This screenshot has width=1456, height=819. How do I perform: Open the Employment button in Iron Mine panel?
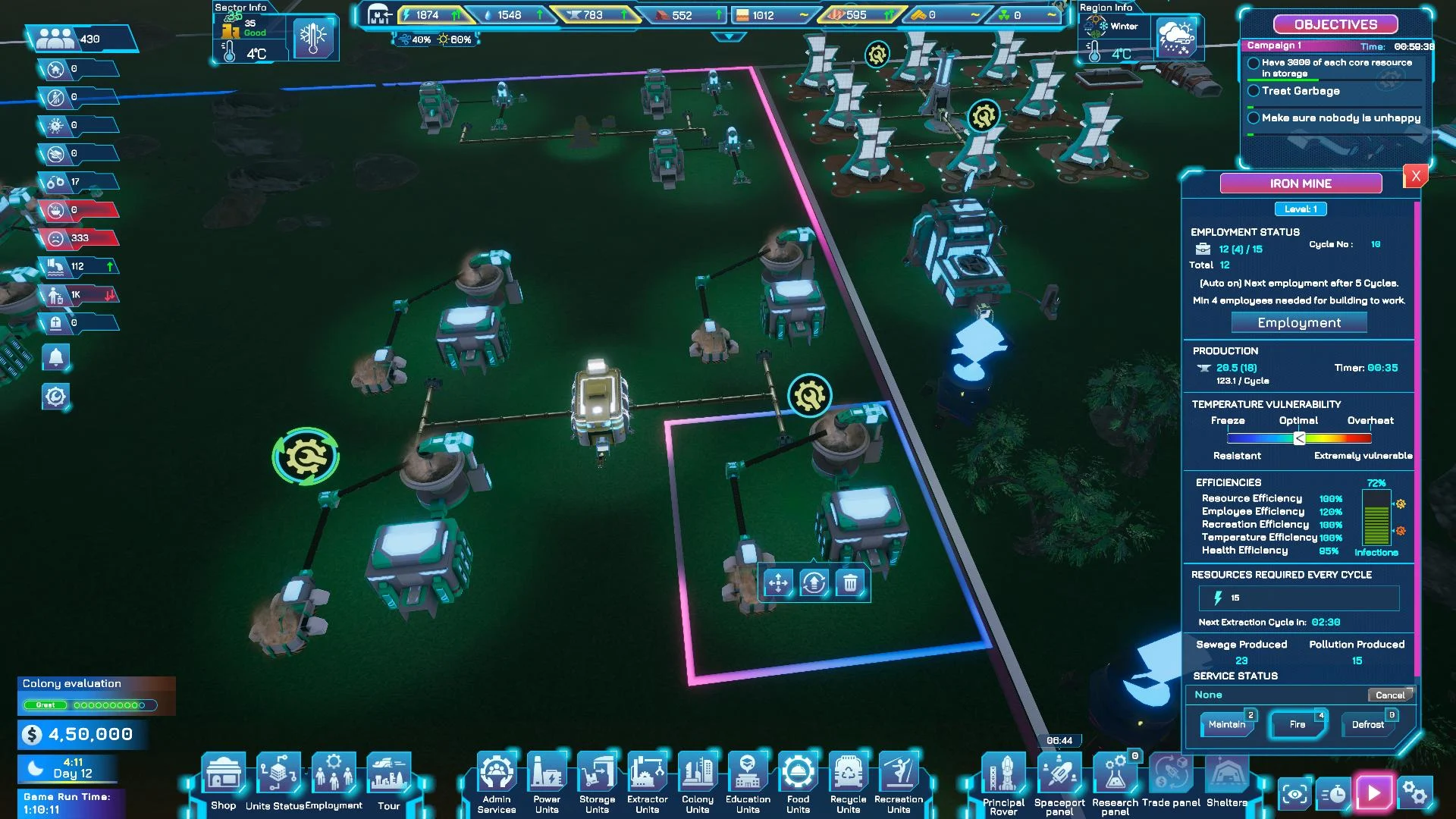coord(1299,323)
